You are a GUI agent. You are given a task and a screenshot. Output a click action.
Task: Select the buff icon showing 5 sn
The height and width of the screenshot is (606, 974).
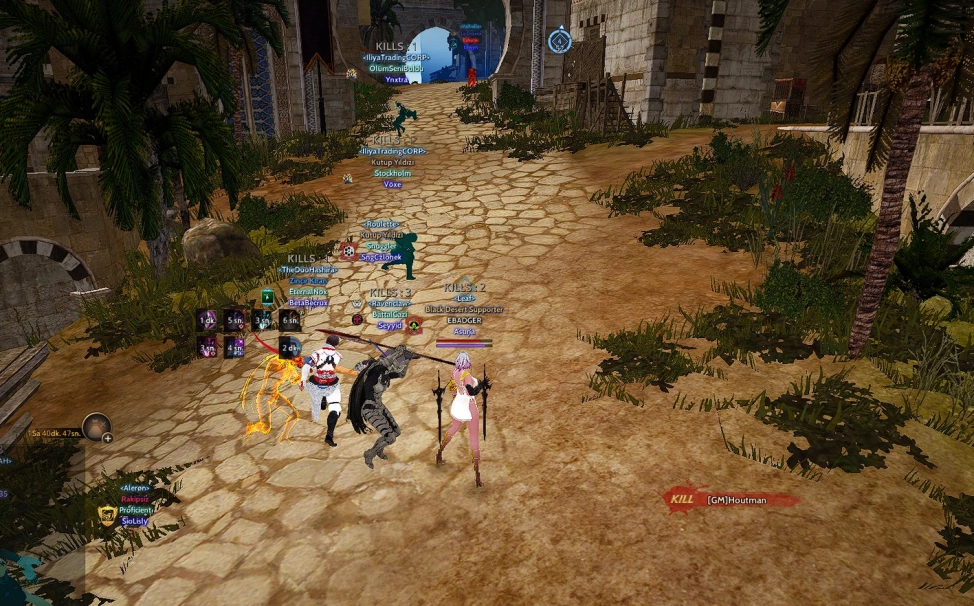[x=234, y=320]
